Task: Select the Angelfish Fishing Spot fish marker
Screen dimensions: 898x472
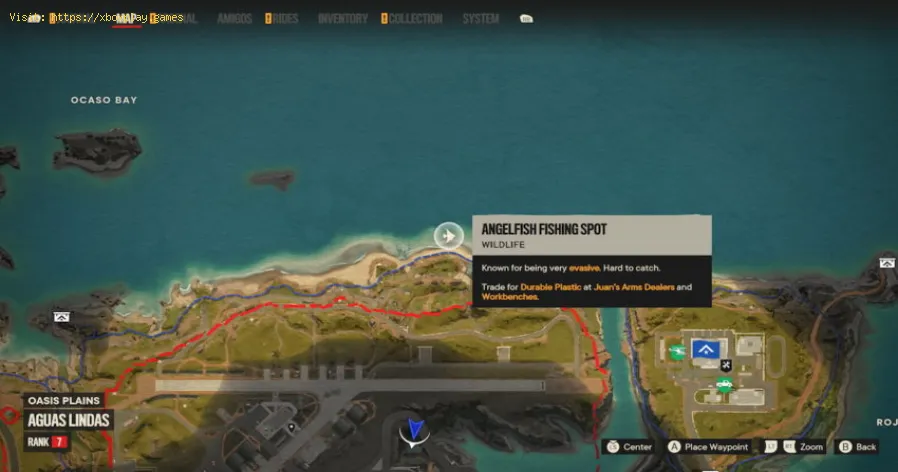Action: pos(448,235)
